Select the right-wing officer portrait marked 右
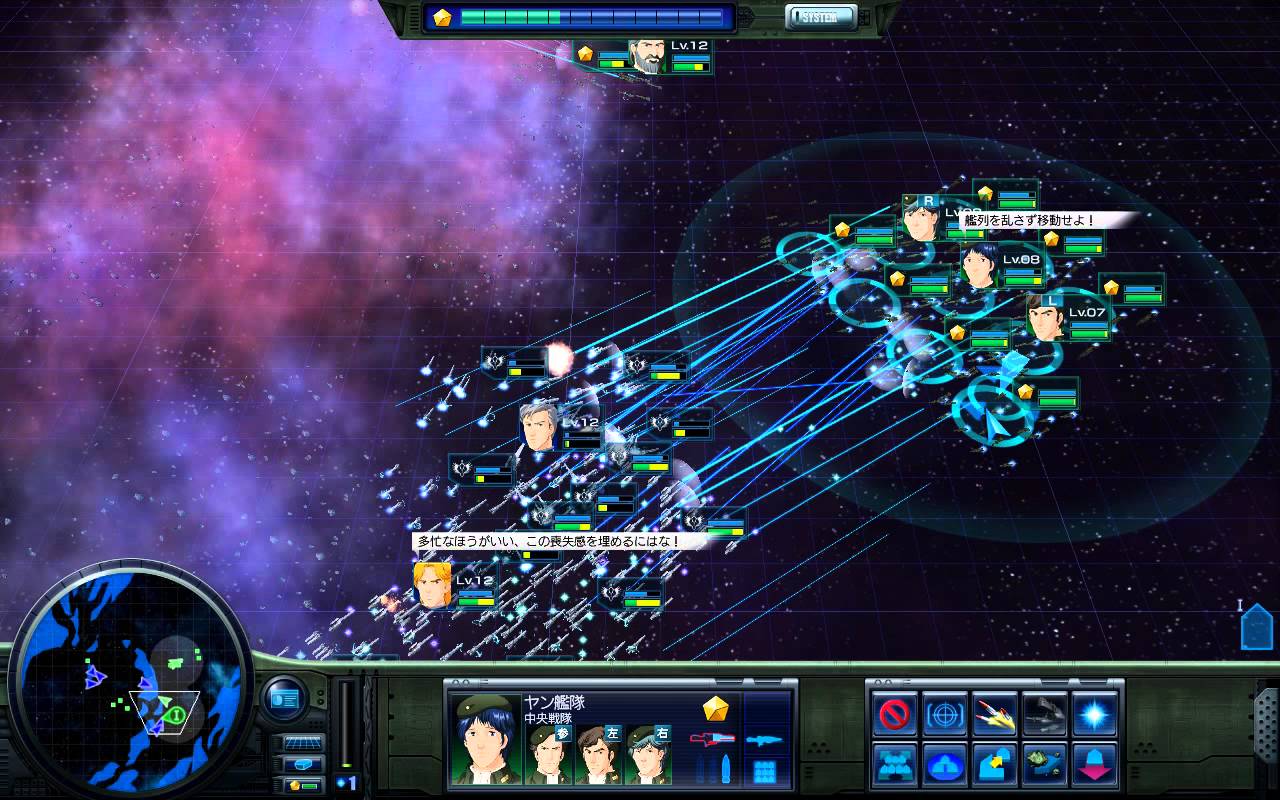Screen dimensions: 1280x800 tap(648, 754)
